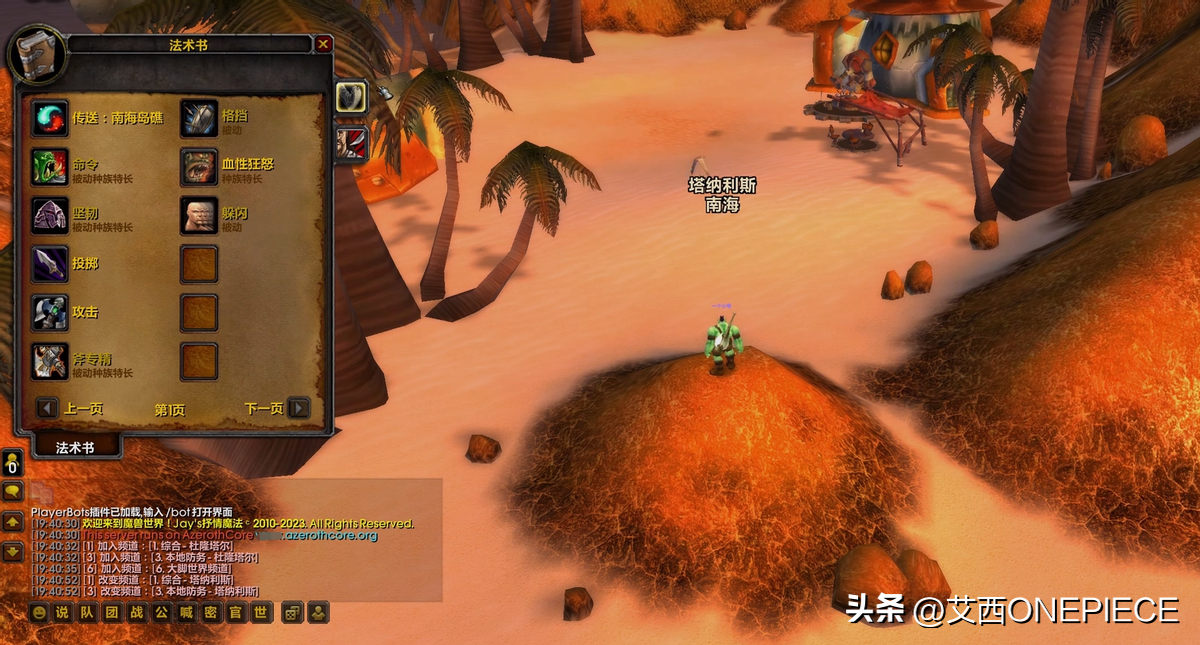Activate the 攻击 attack ability icon
The image size is (1200, 645).
50,313
